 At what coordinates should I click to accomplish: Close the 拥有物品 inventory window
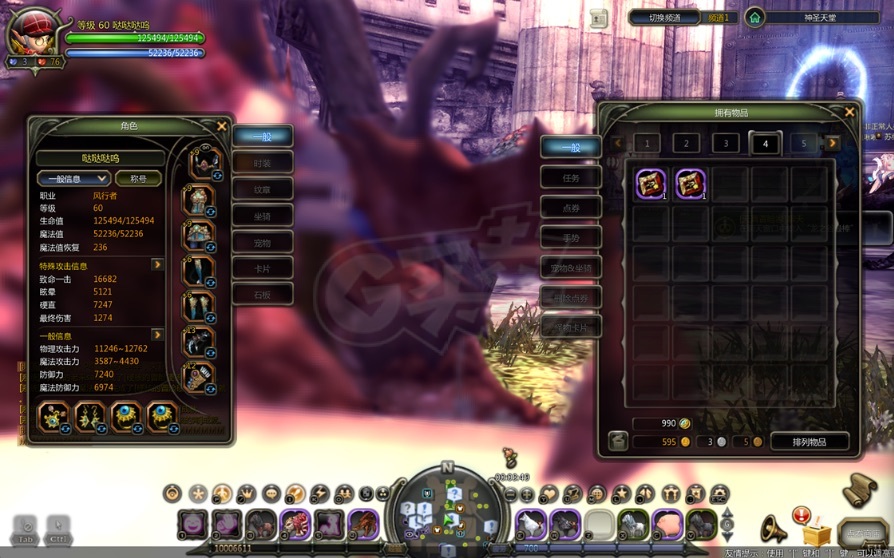tap(849, 113)
